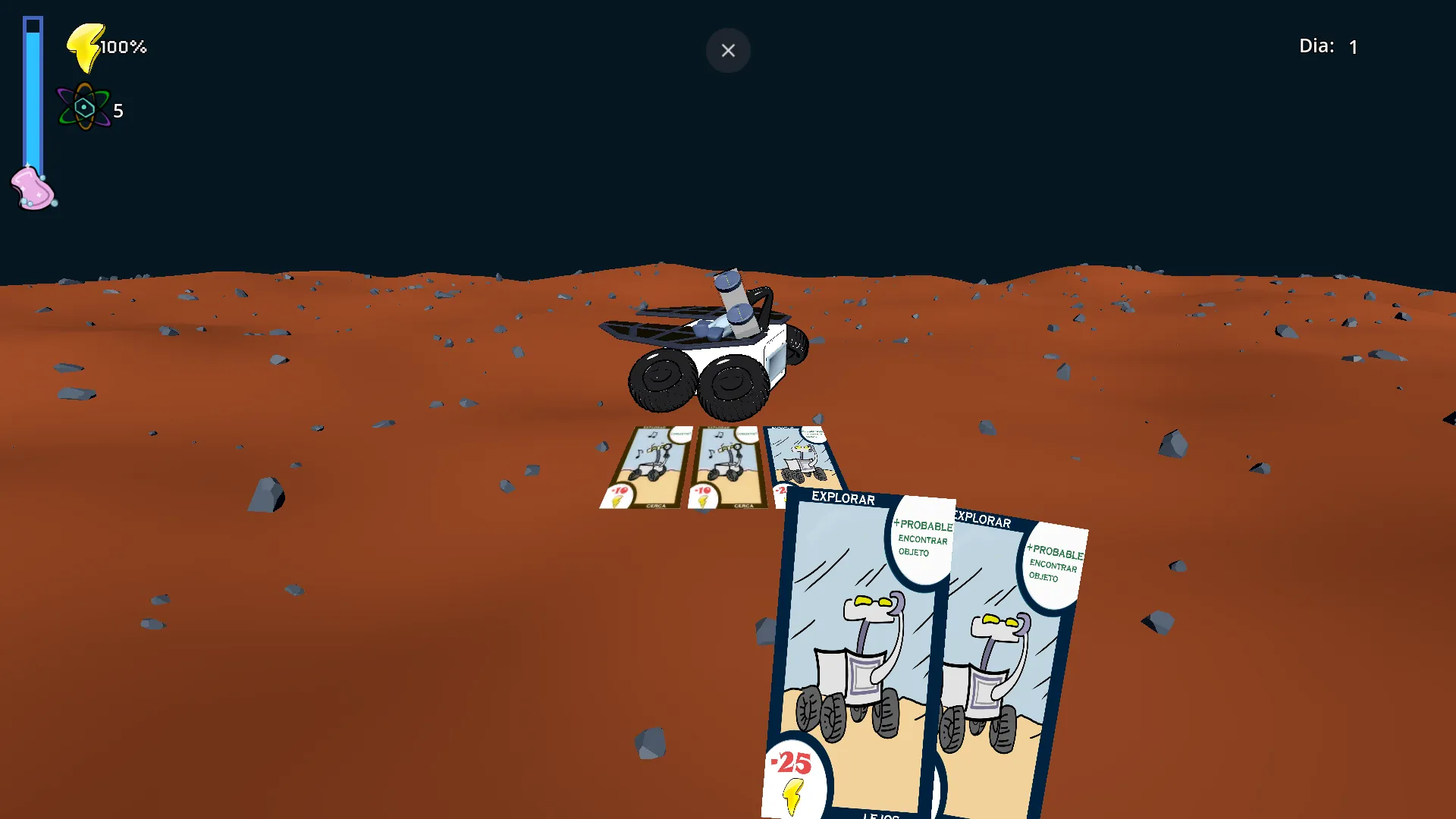Viewport: 1456px width, 819px height.
Task: Select the rear EXPLORAR card in hand
Action: pyautogui.click(x=1009, y=667)
